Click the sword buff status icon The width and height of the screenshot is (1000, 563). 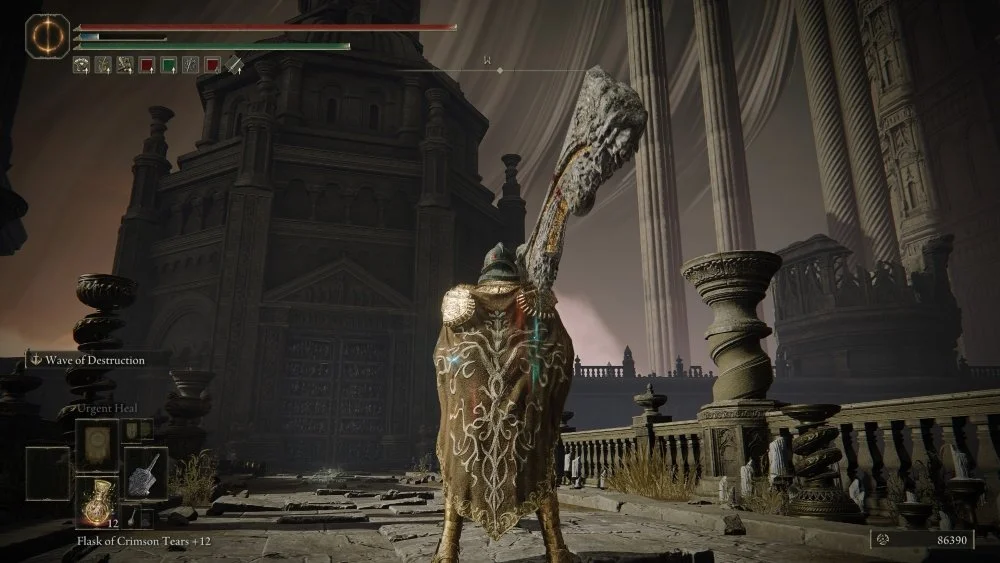coord(234,65)
